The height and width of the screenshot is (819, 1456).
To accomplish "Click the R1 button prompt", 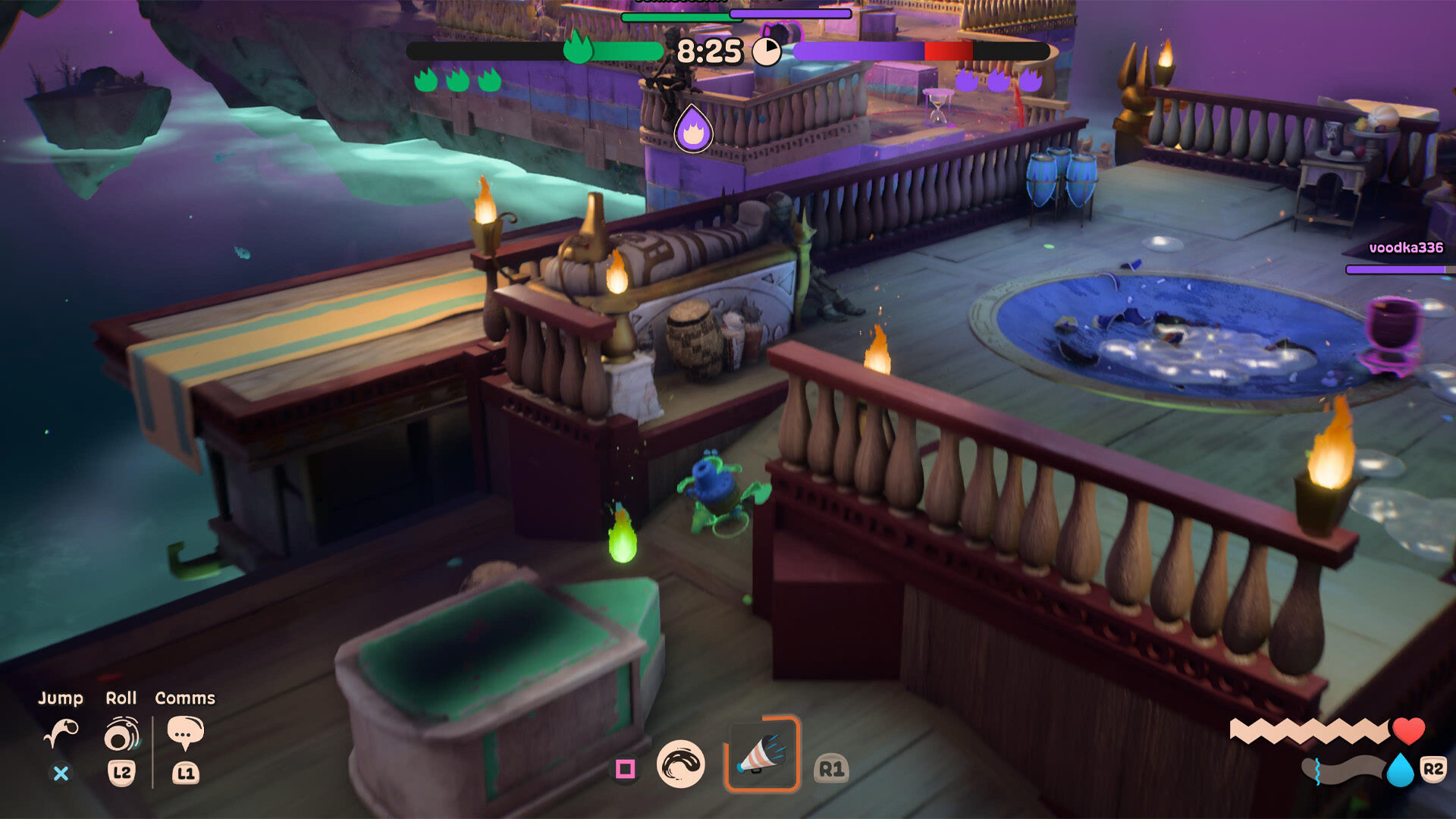I will (x=830, y=768).
